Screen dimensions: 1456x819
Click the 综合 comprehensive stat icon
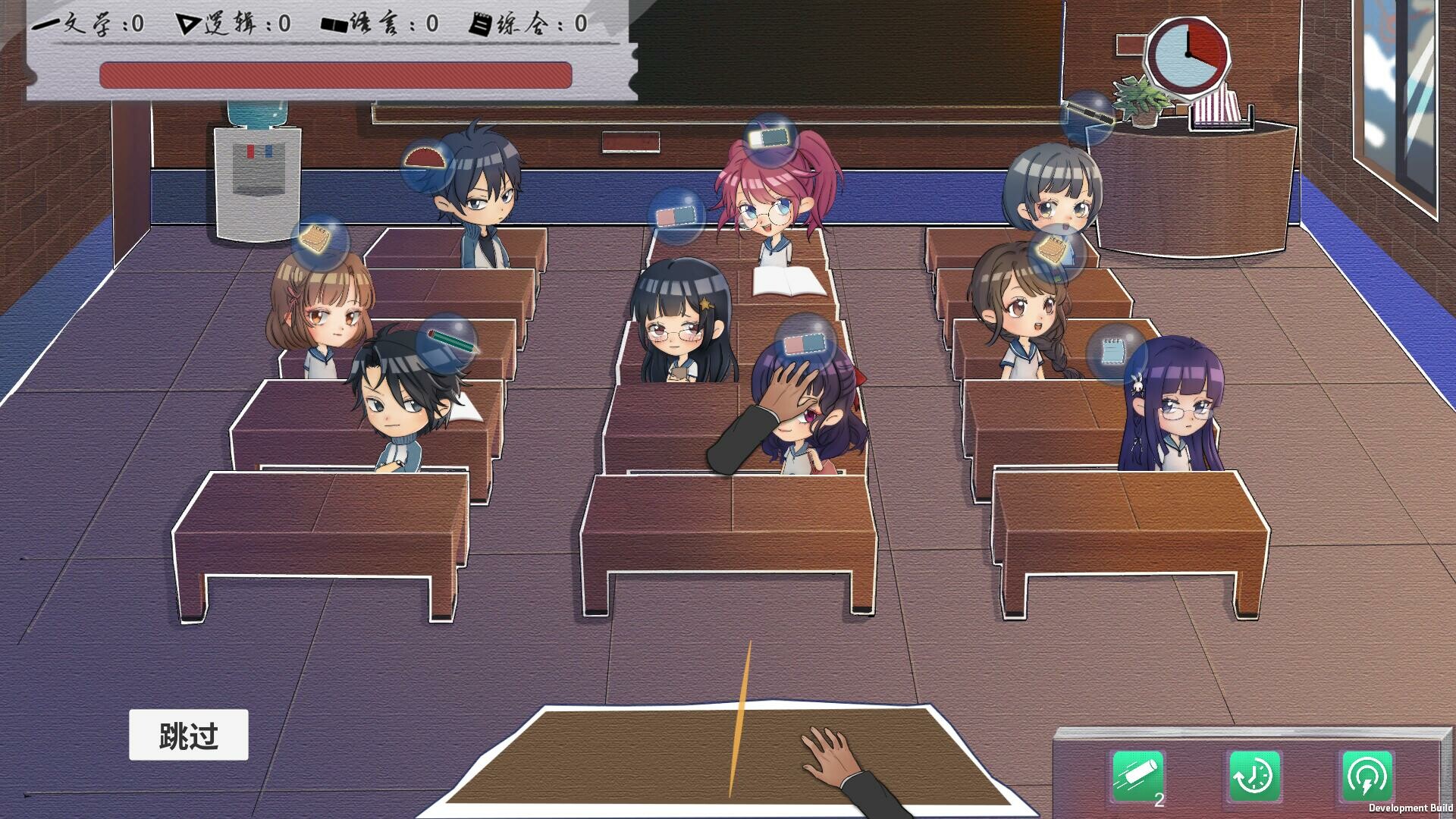[x=480, y=23]
